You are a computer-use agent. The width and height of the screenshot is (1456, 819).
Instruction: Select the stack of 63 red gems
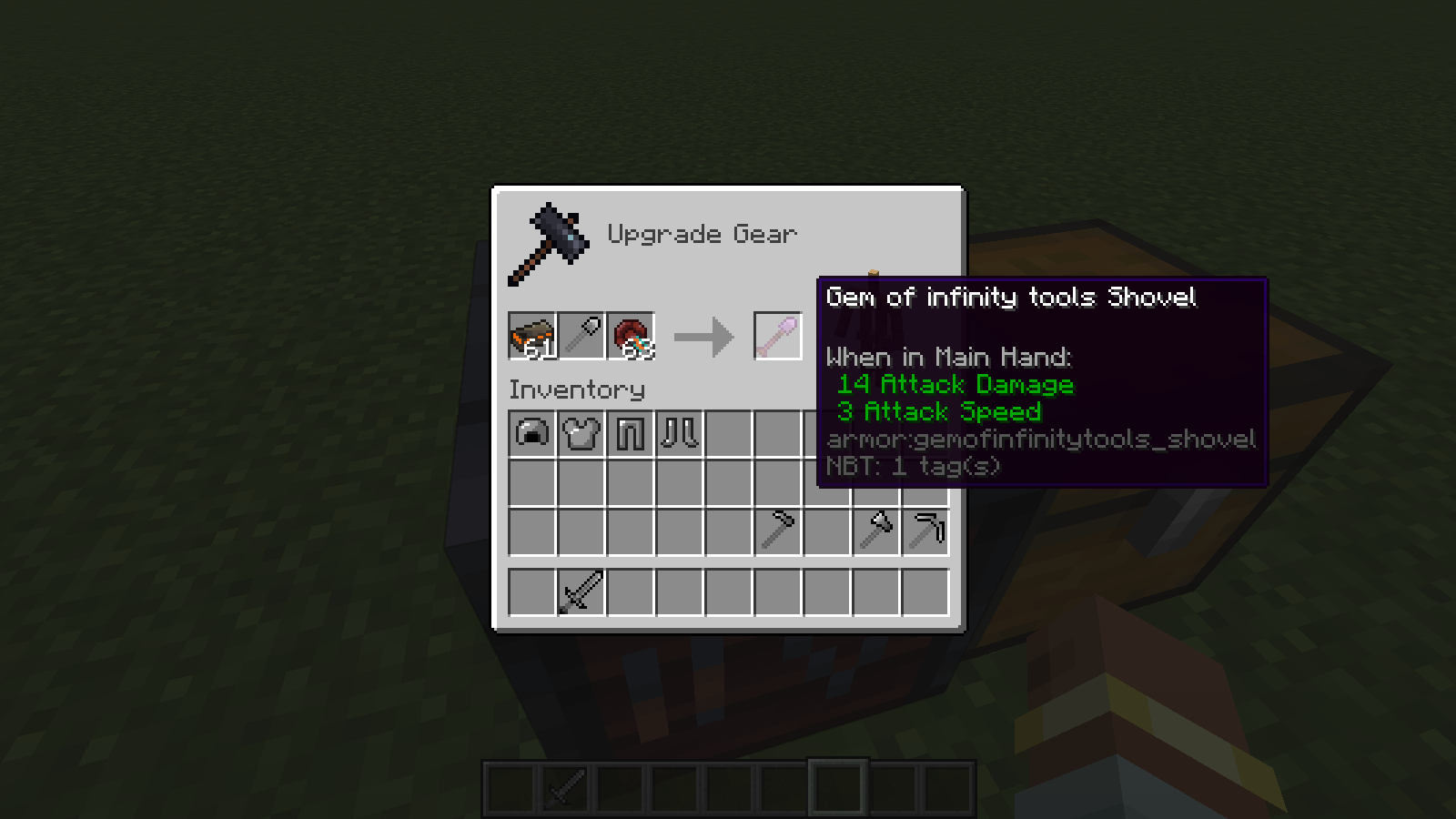point(632,336)
